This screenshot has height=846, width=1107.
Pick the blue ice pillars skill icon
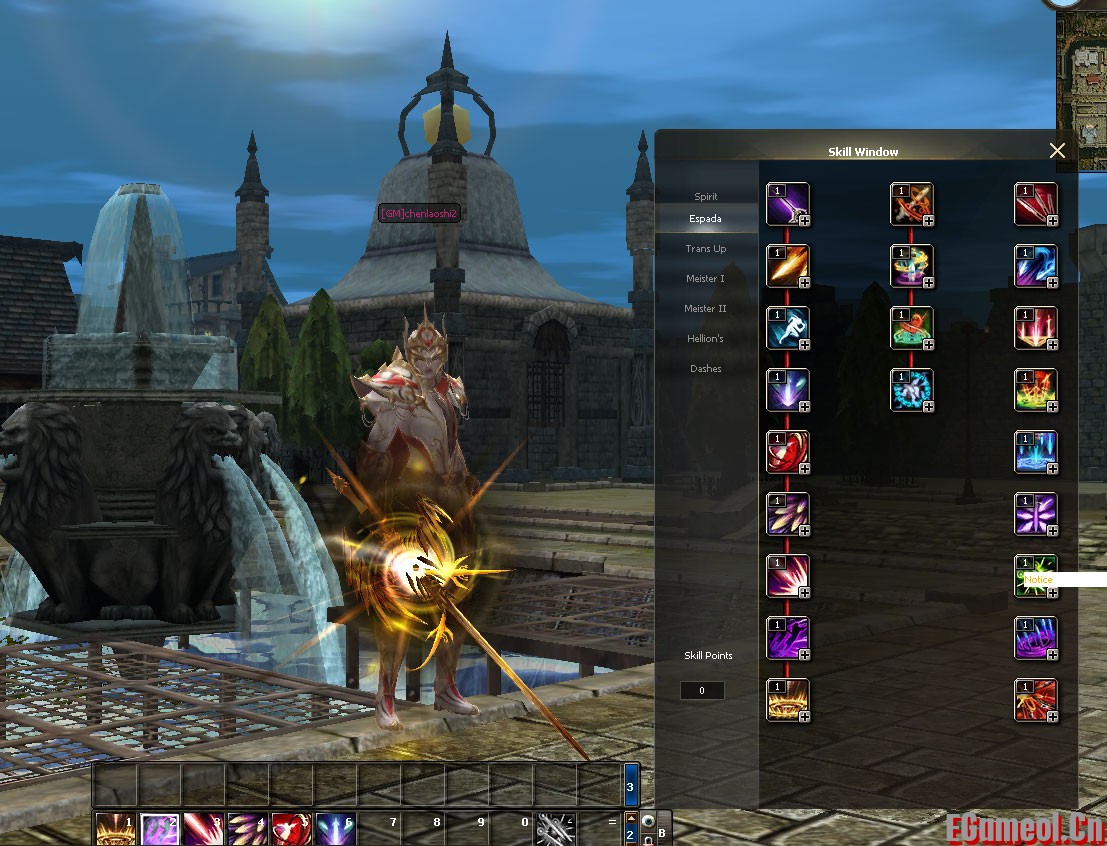pyautogui.click(x=1035, y=452)
